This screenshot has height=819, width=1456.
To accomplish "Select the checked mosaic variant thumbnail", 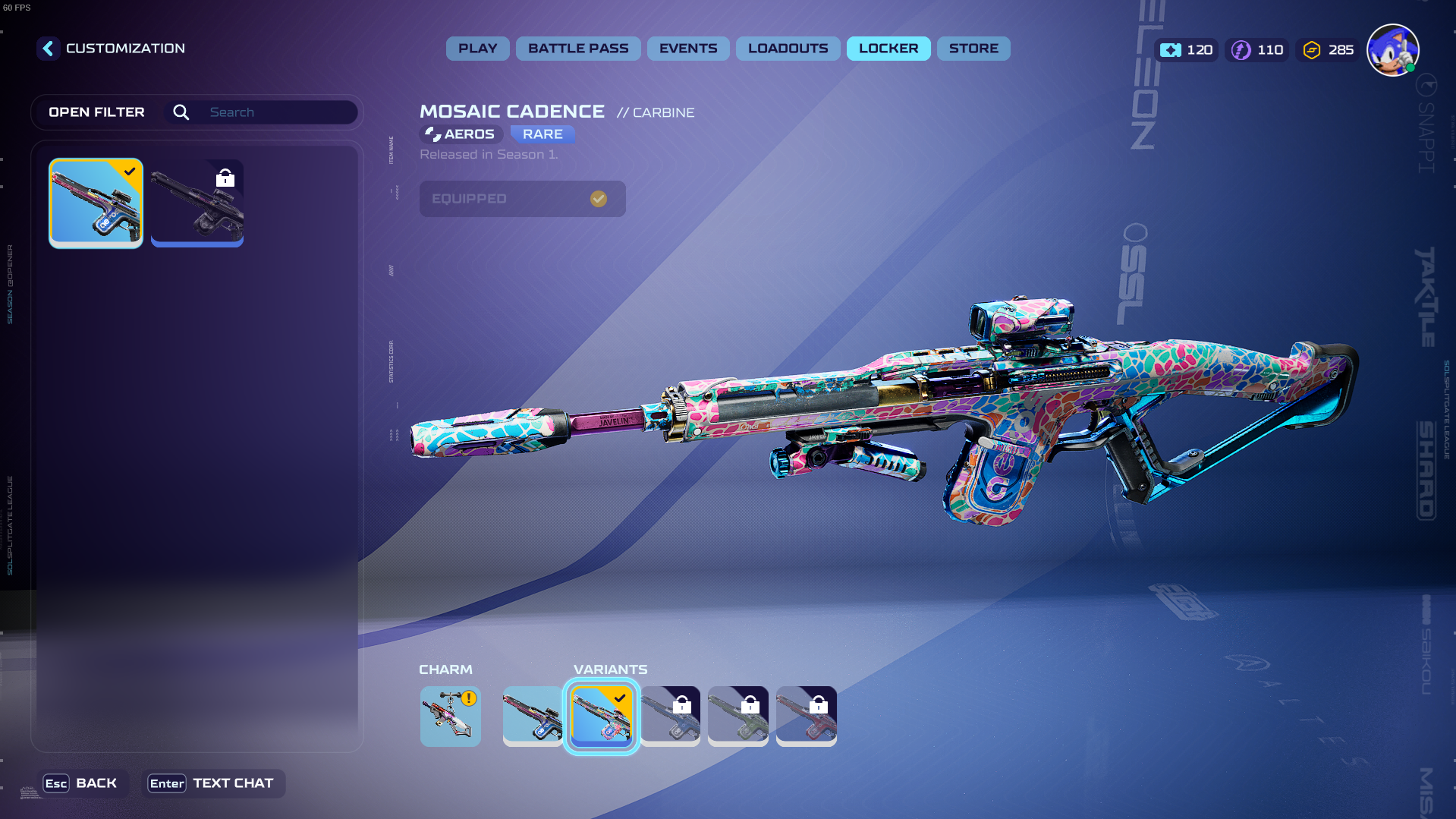I will [x=601, y=716].
